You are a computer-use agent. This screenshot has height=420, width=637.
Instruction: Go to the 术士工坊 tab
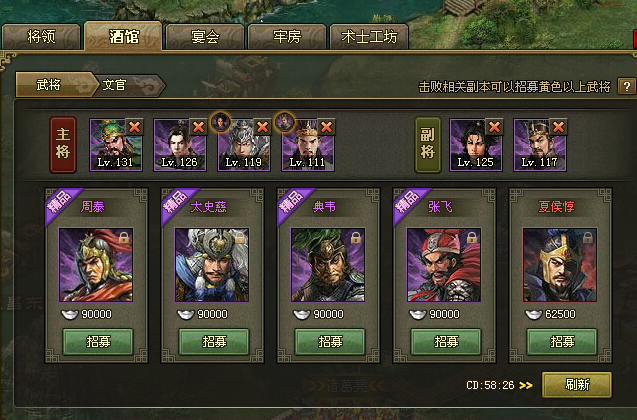(369, 39)
